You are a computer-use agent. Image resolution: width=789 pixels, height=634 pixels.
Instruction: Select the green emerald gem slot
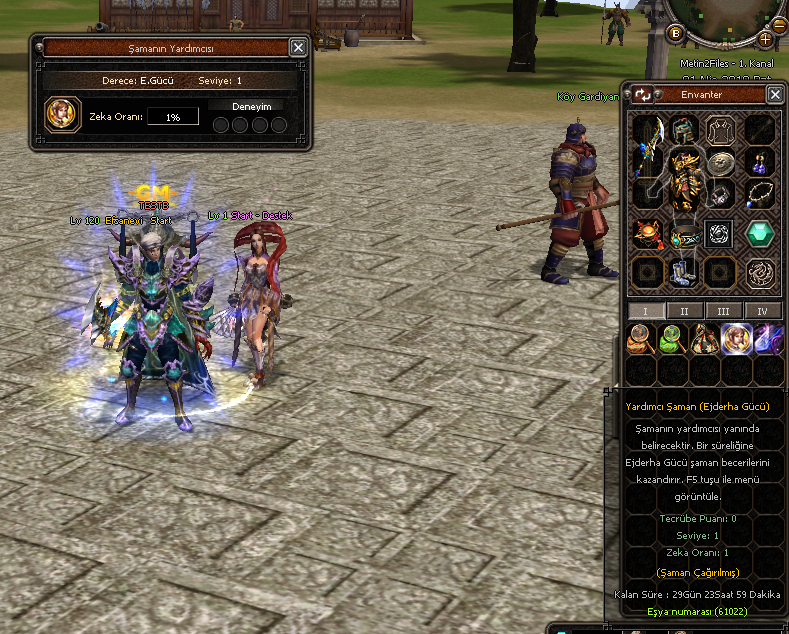(760, 234)
